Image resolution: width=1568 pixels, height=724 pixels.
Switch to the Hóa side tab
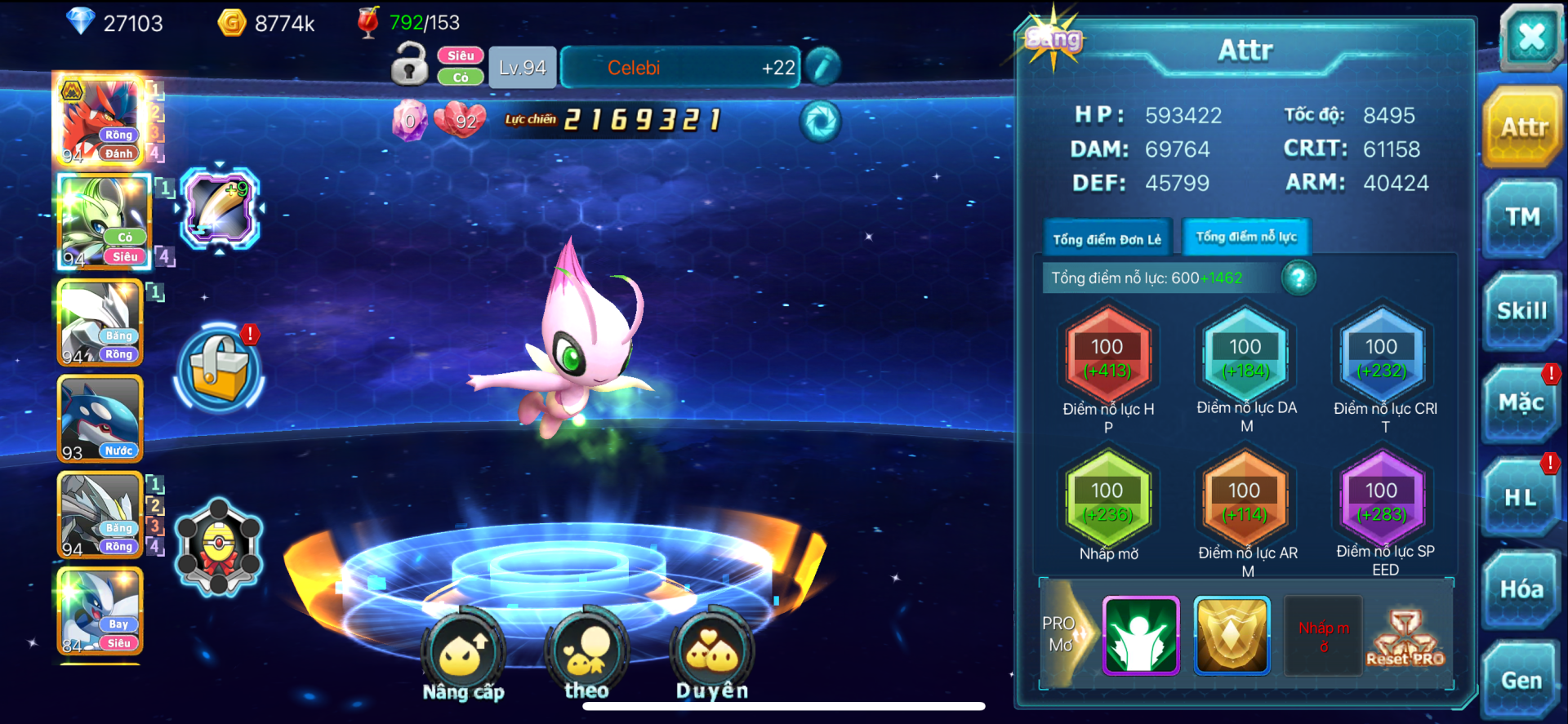point(1521,589)
